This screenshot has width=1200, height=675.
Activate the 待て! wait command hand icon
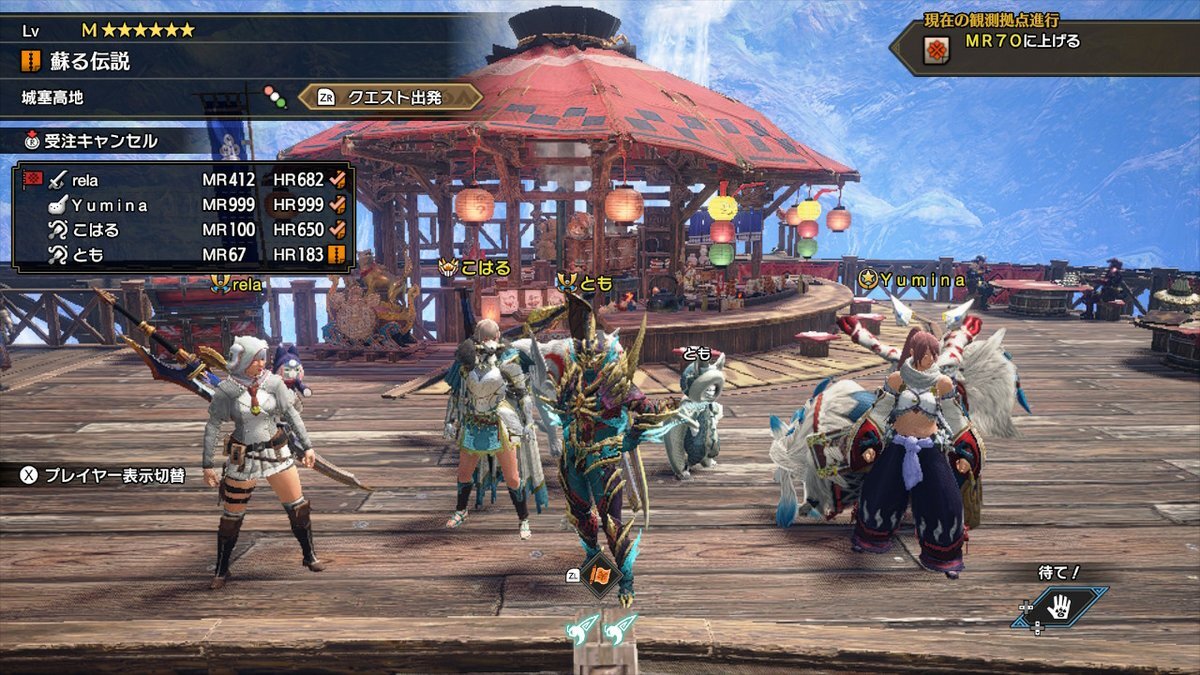tap(1060, 606)
